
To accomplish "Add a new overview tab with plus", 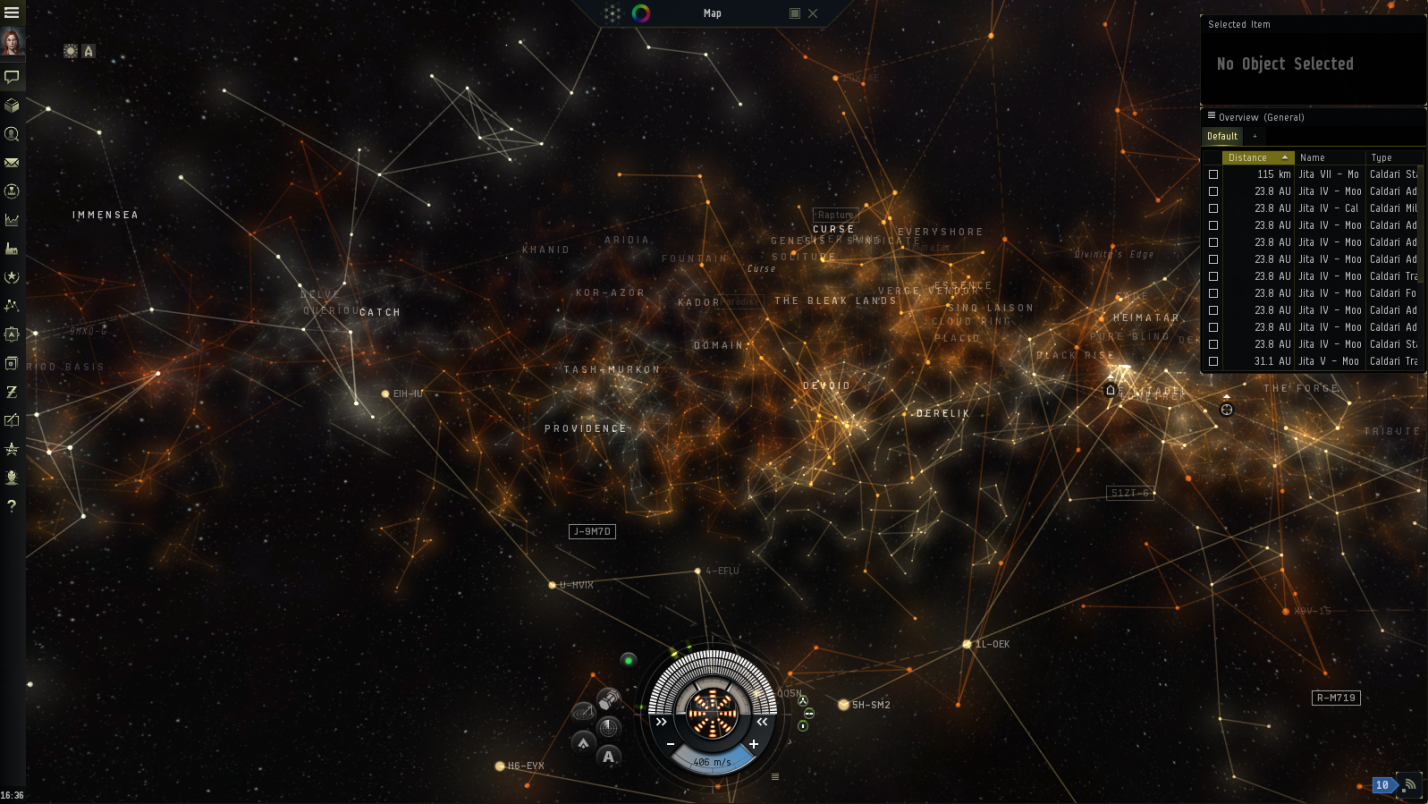I will 1254,136.
